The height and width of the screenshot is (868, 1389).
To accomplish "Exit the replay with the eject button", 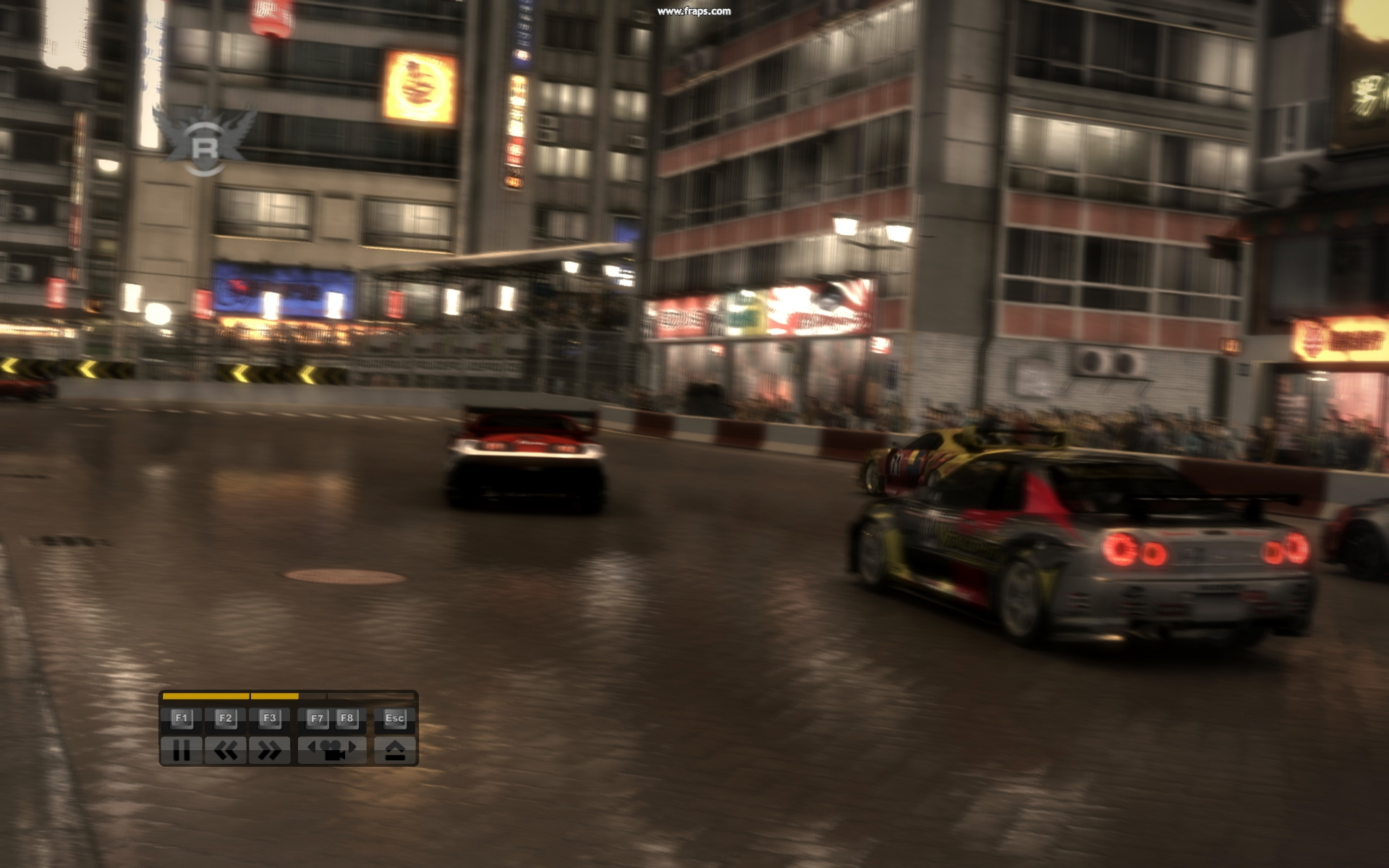I will [395, 751].
